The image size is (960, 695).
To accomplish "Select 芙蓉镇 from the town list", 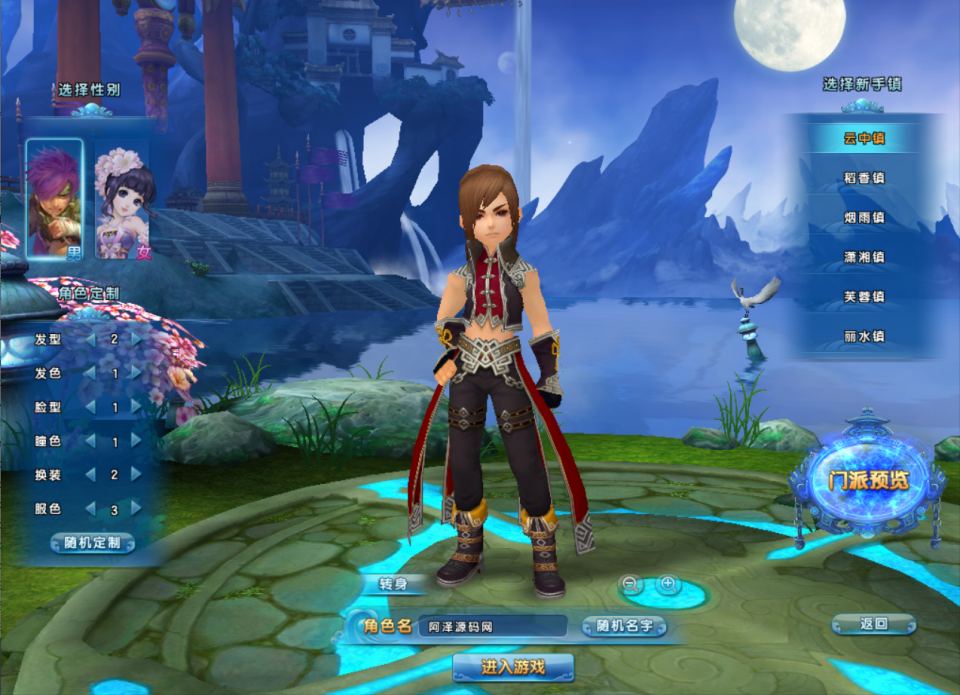I will [864, 297].
